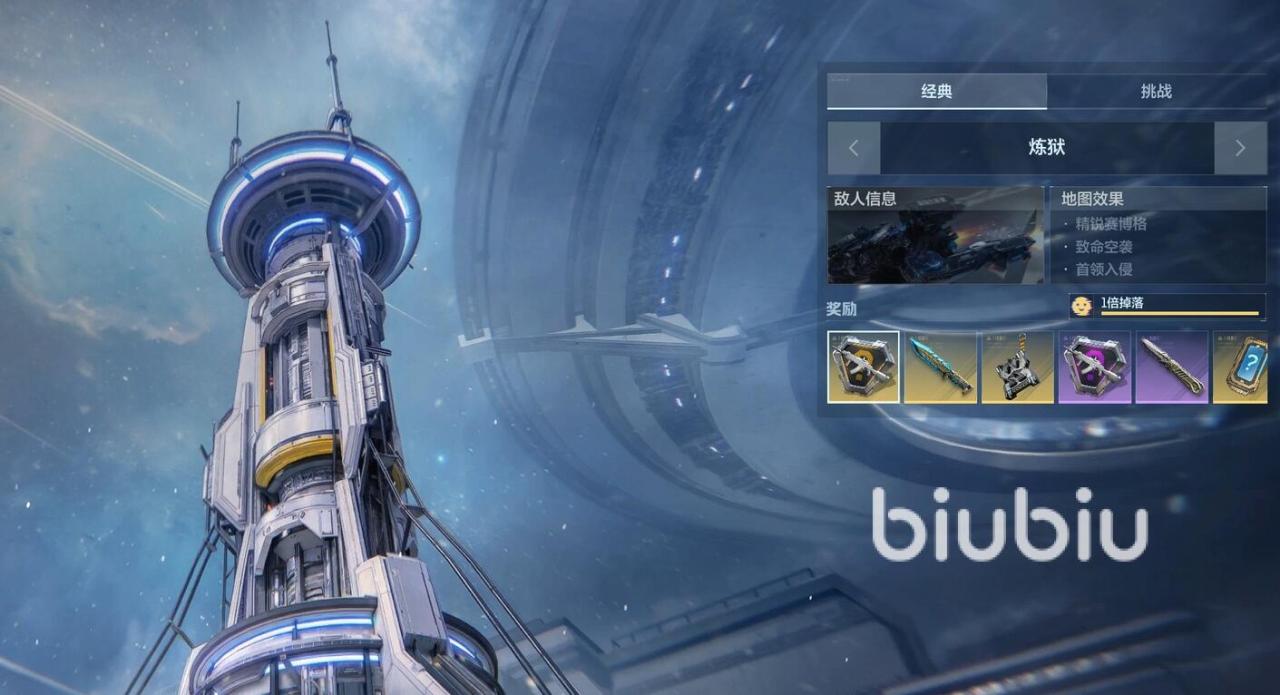Select the purple rifle badge reward
1280x695 pixels.
click(x=1094, y=367)
